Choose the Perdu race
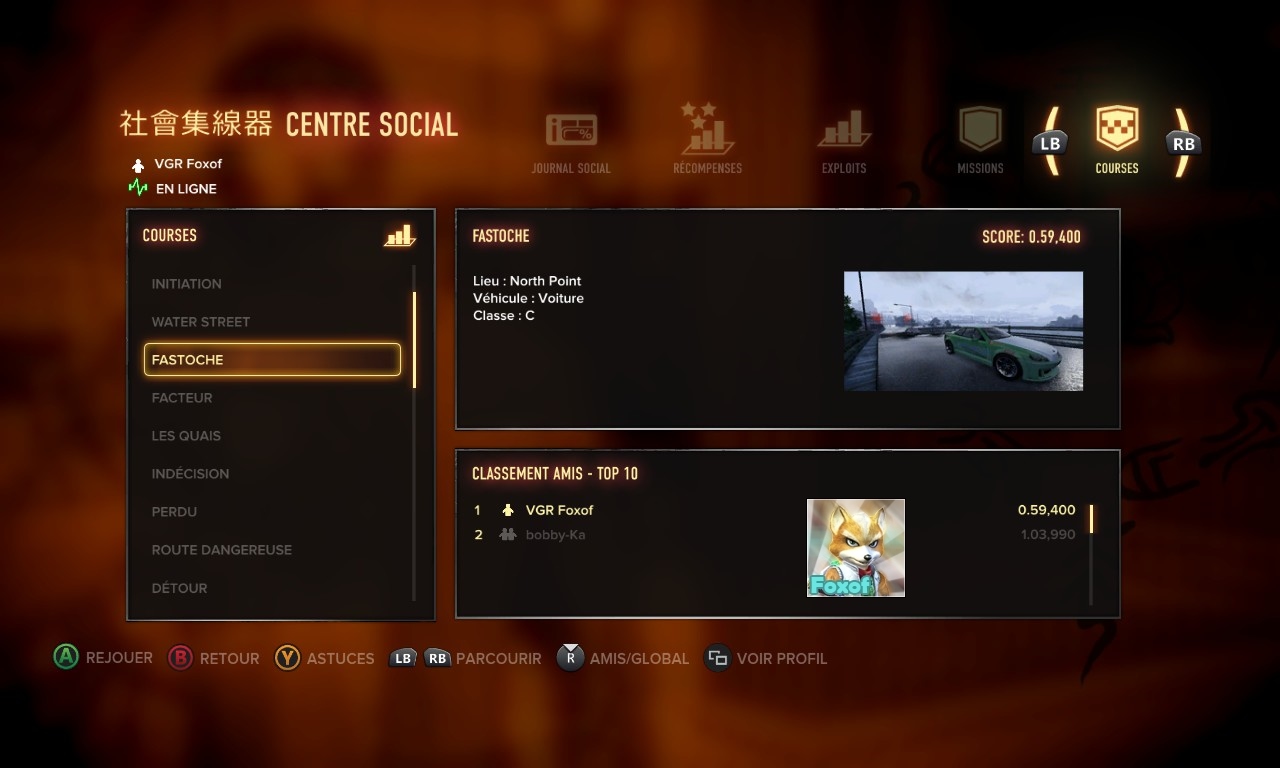This screenshot has width=1280, height=768. [174, 512]
